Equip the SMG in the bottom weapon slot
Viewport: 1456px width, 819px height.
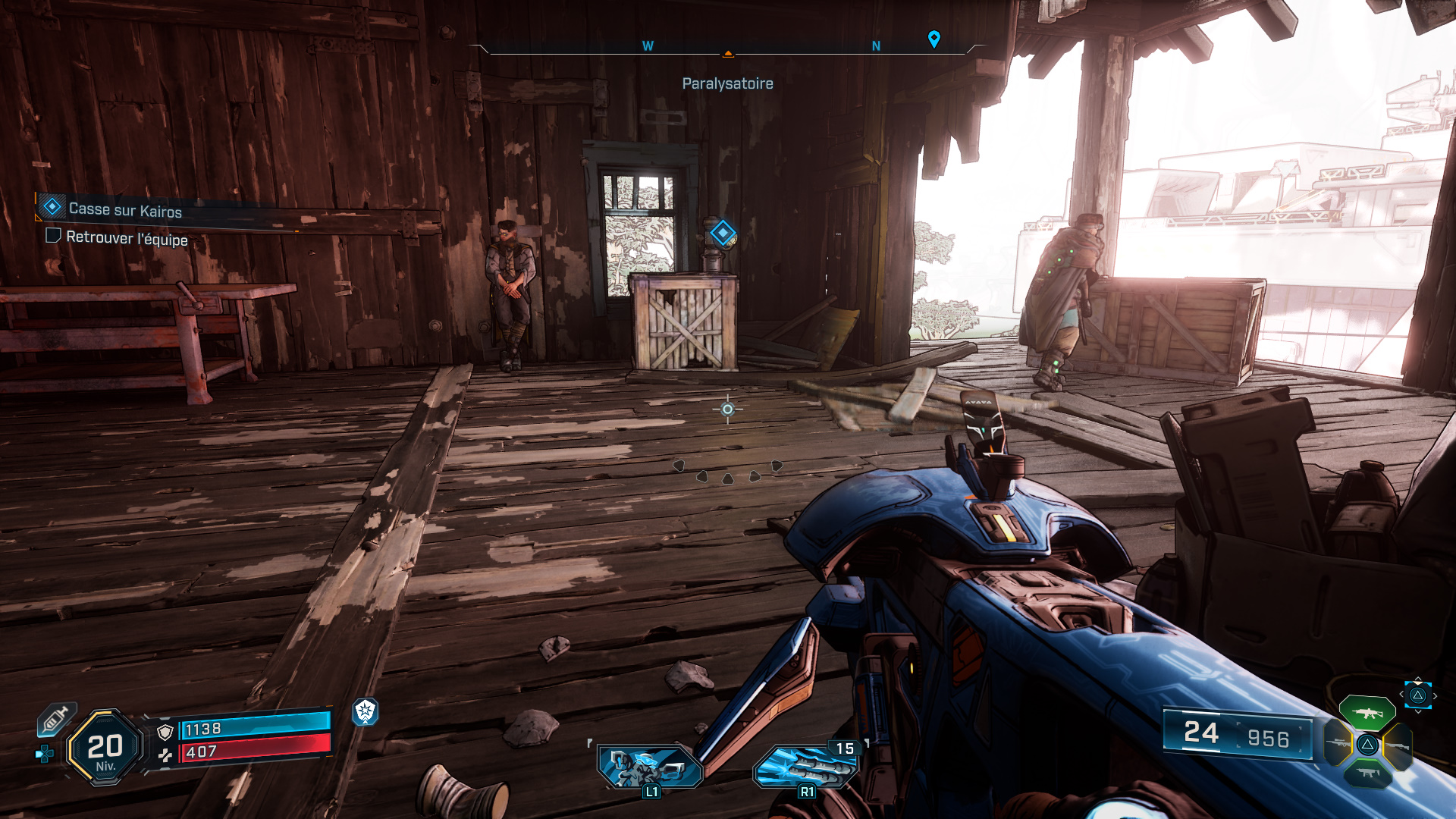[x=1367, y=773]
